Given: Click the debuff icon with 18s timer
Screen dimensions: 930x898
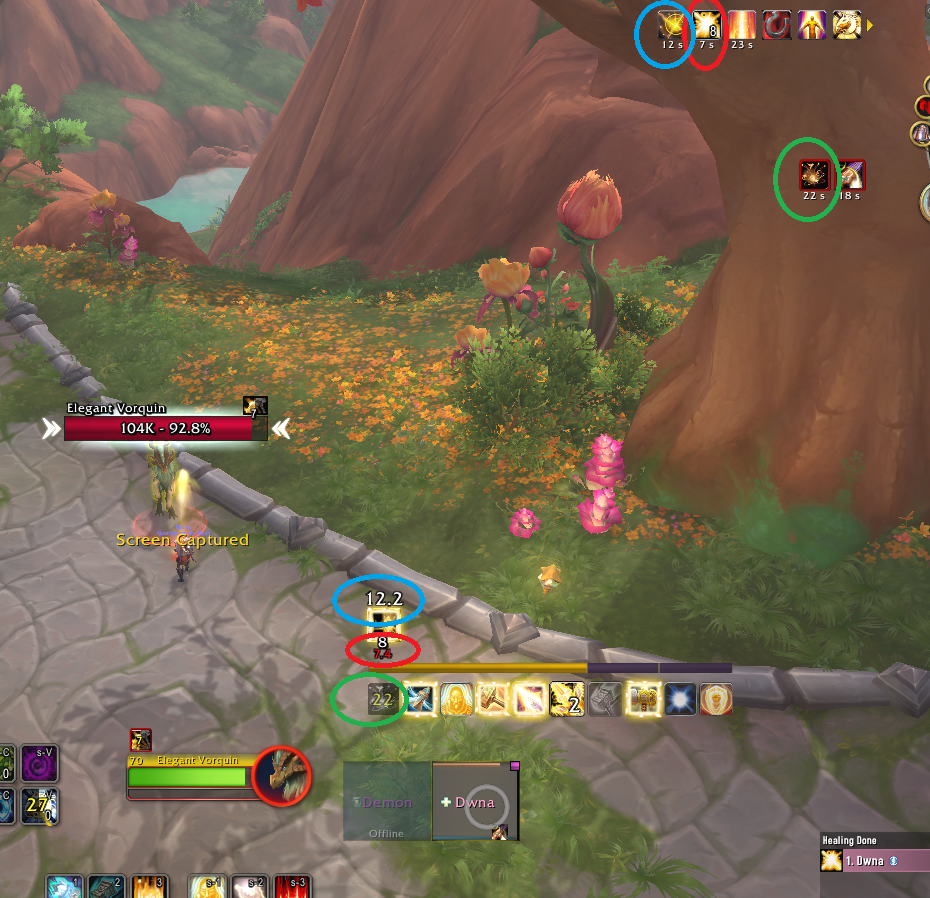Looking at the screenshot, I should pyautogui.click(x=850, y=175).
